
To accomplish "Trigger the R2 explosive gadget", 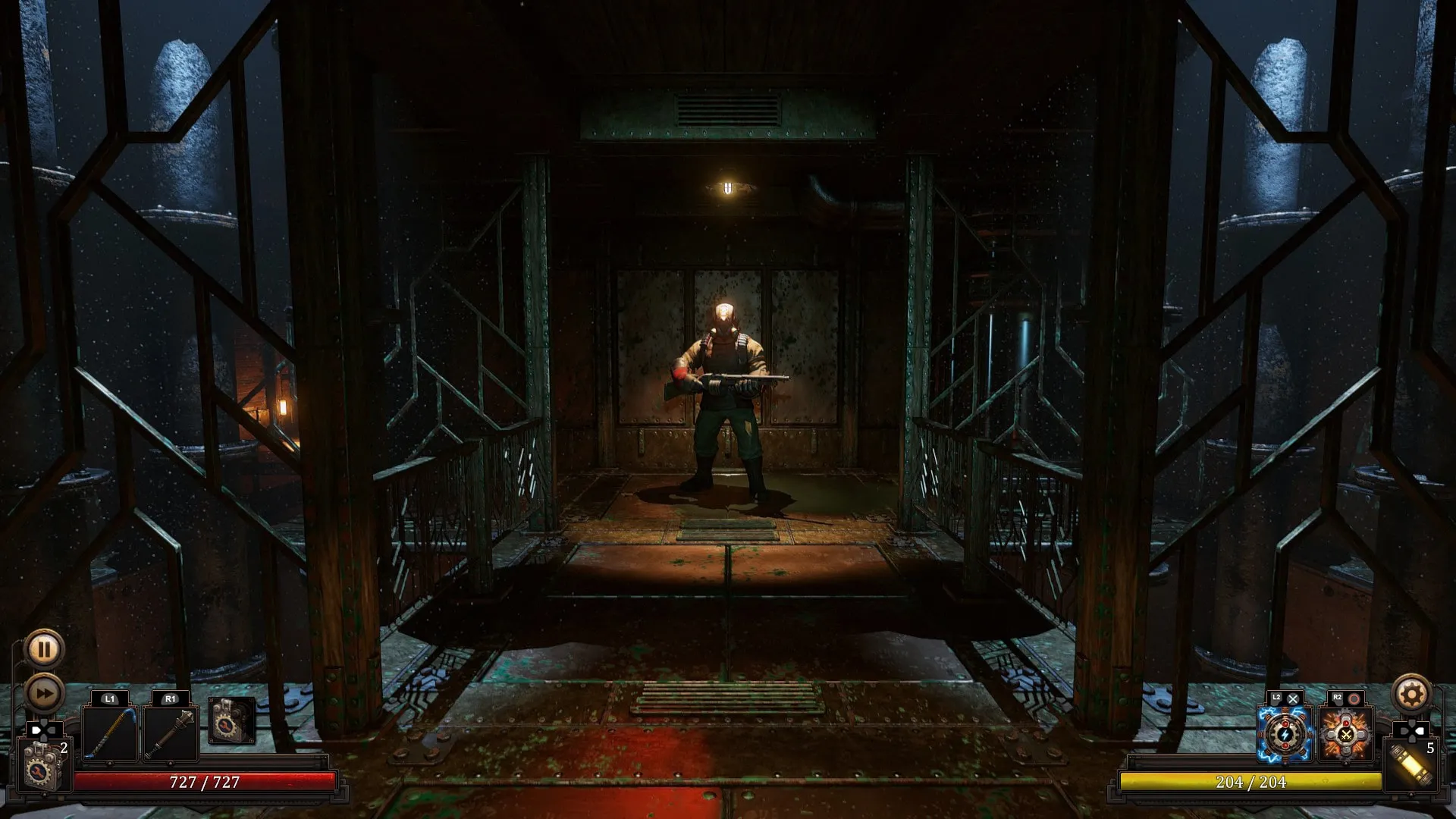I will coord(1346,735).
